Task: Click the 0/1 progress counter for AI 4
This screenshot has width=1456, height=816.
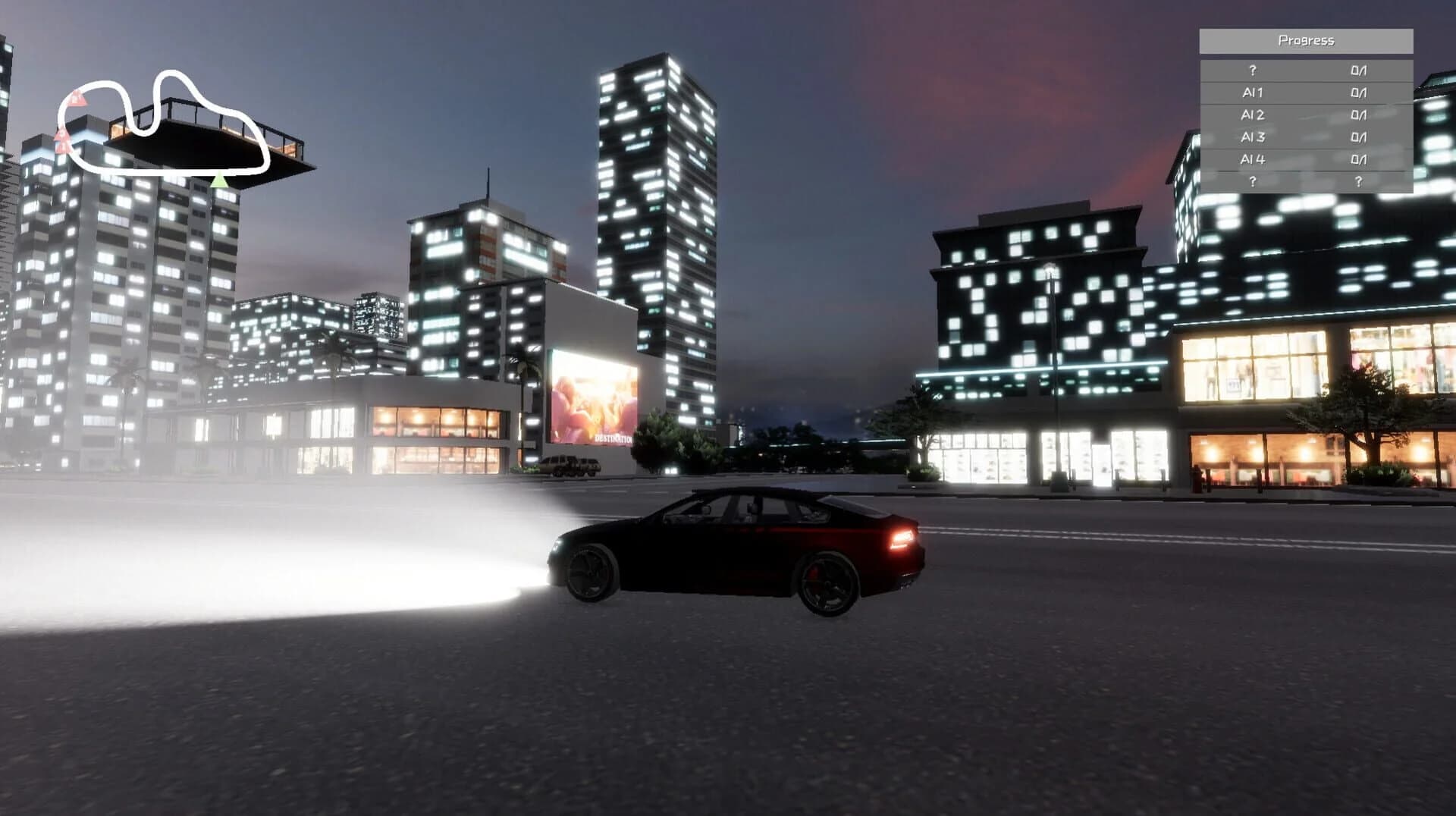Action: tap(1360, 159)
